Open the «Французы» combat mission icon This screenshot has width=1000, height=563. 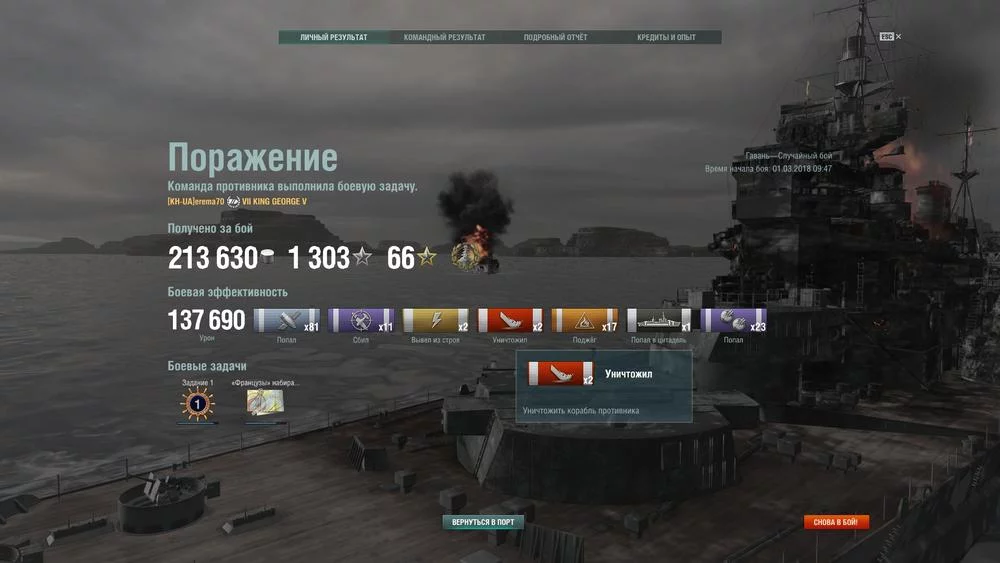pos(265,402)
